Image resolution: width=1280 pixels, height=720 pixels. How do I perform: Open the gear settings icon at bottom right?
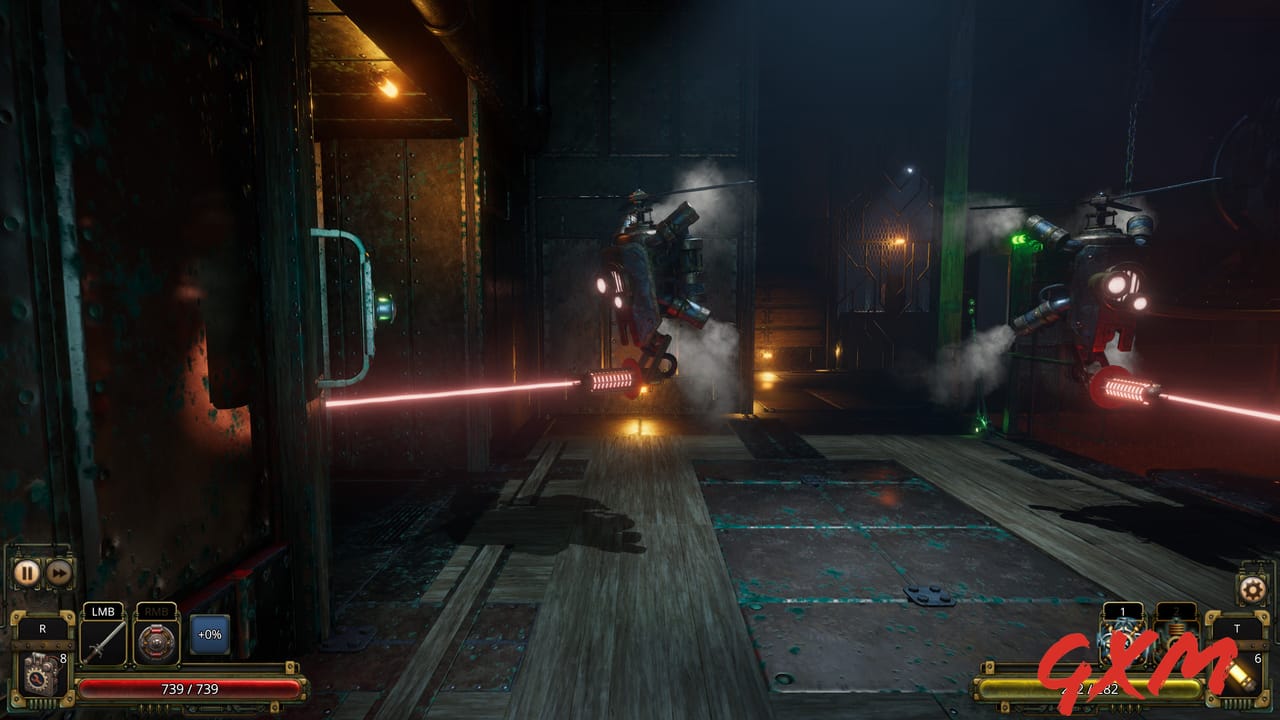[x=1252, y=588]
